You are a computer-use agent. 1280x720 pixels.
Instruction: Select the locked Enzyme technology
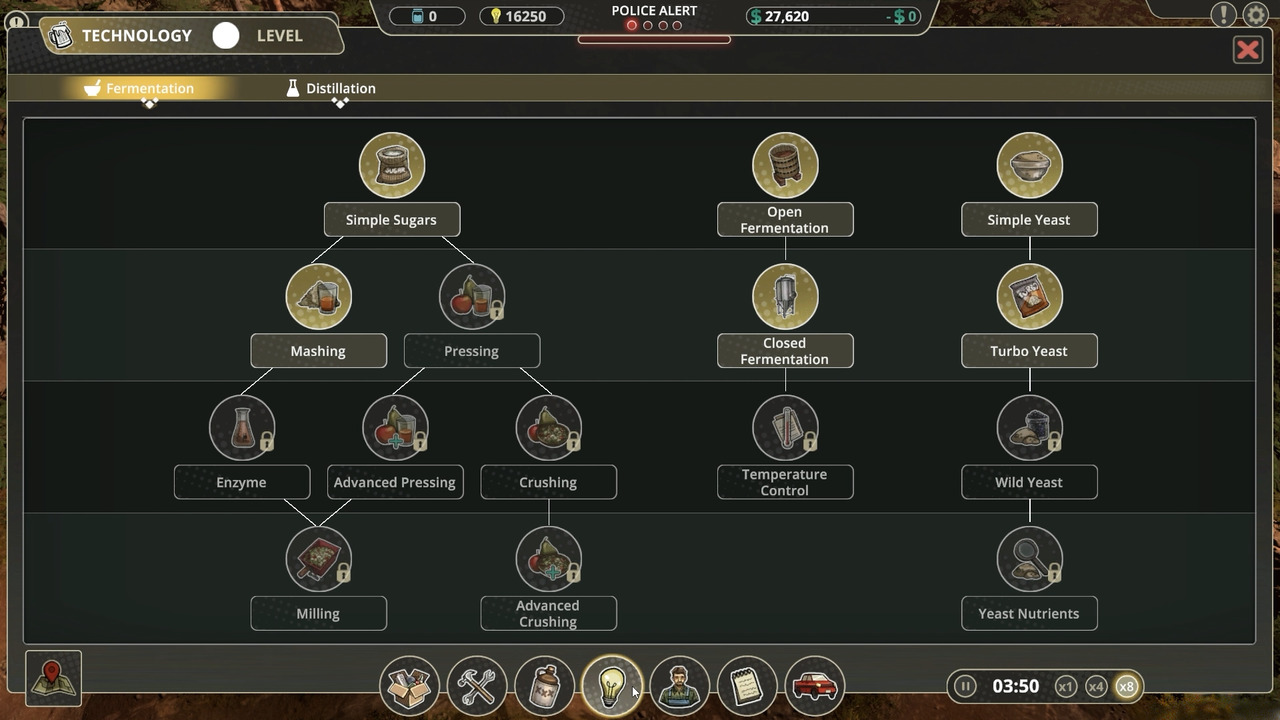(242, 428)
